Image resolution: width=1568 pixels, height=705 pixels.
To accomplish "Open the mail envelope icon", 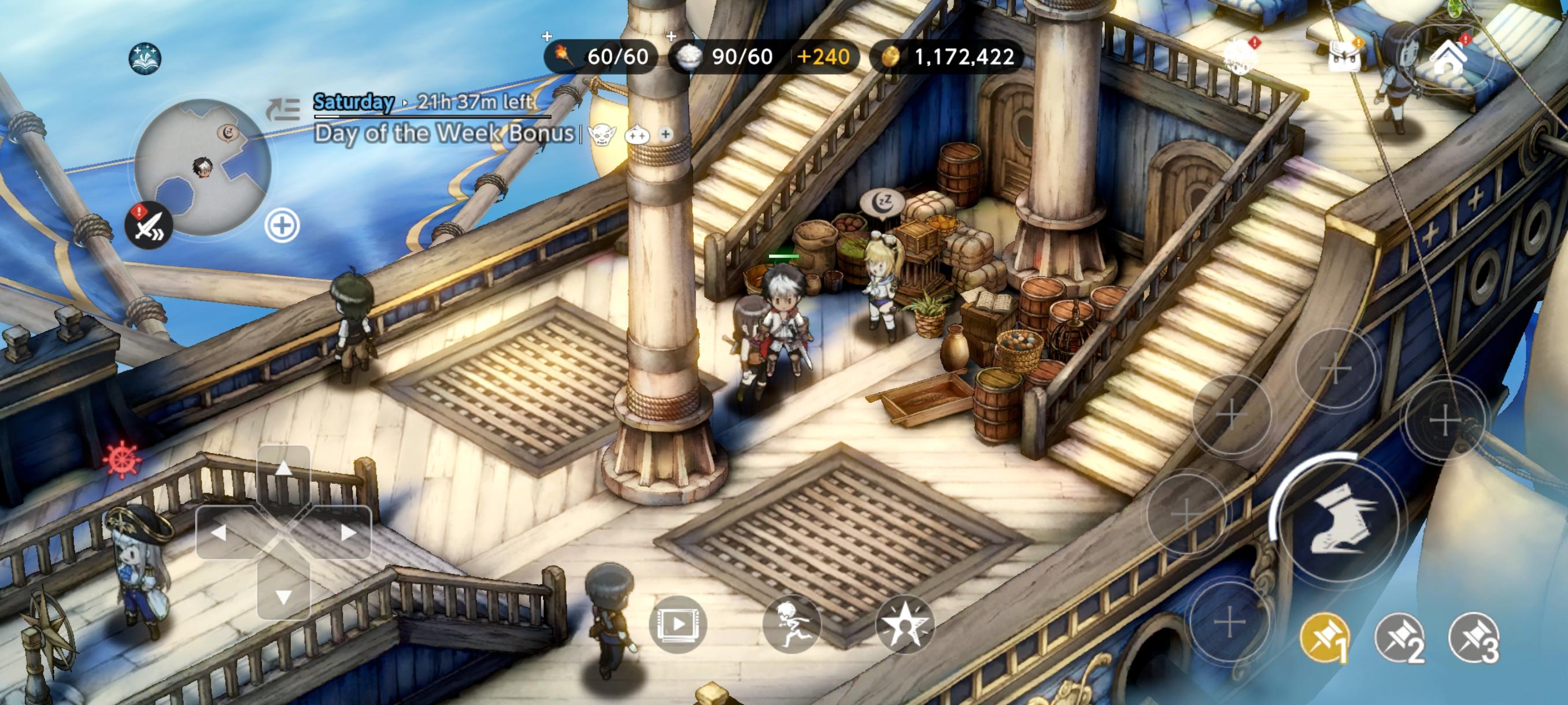I will tap(1344, 59).
